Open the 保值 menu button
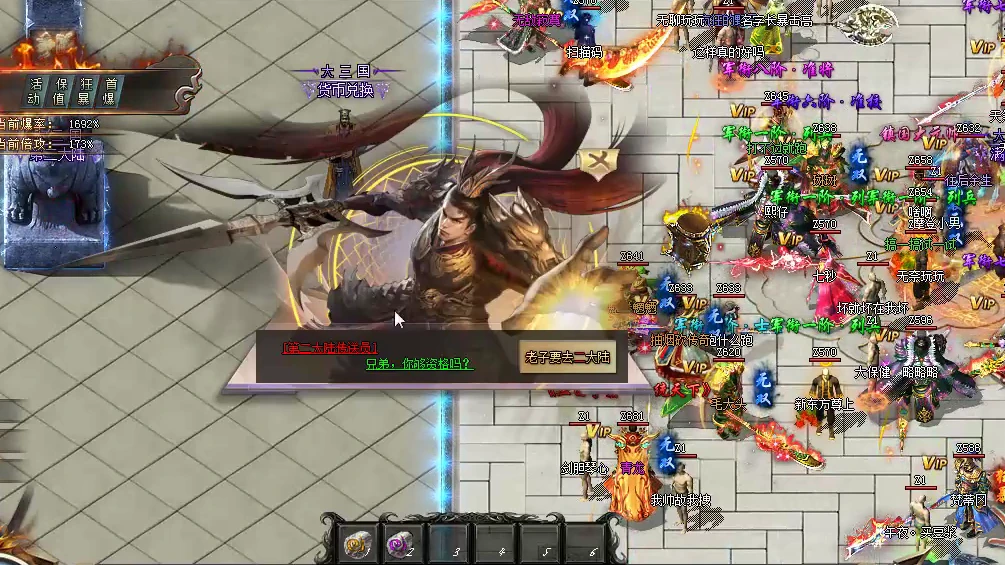The width and height of the screenshot is (1005, 565). tap(61, 91)
